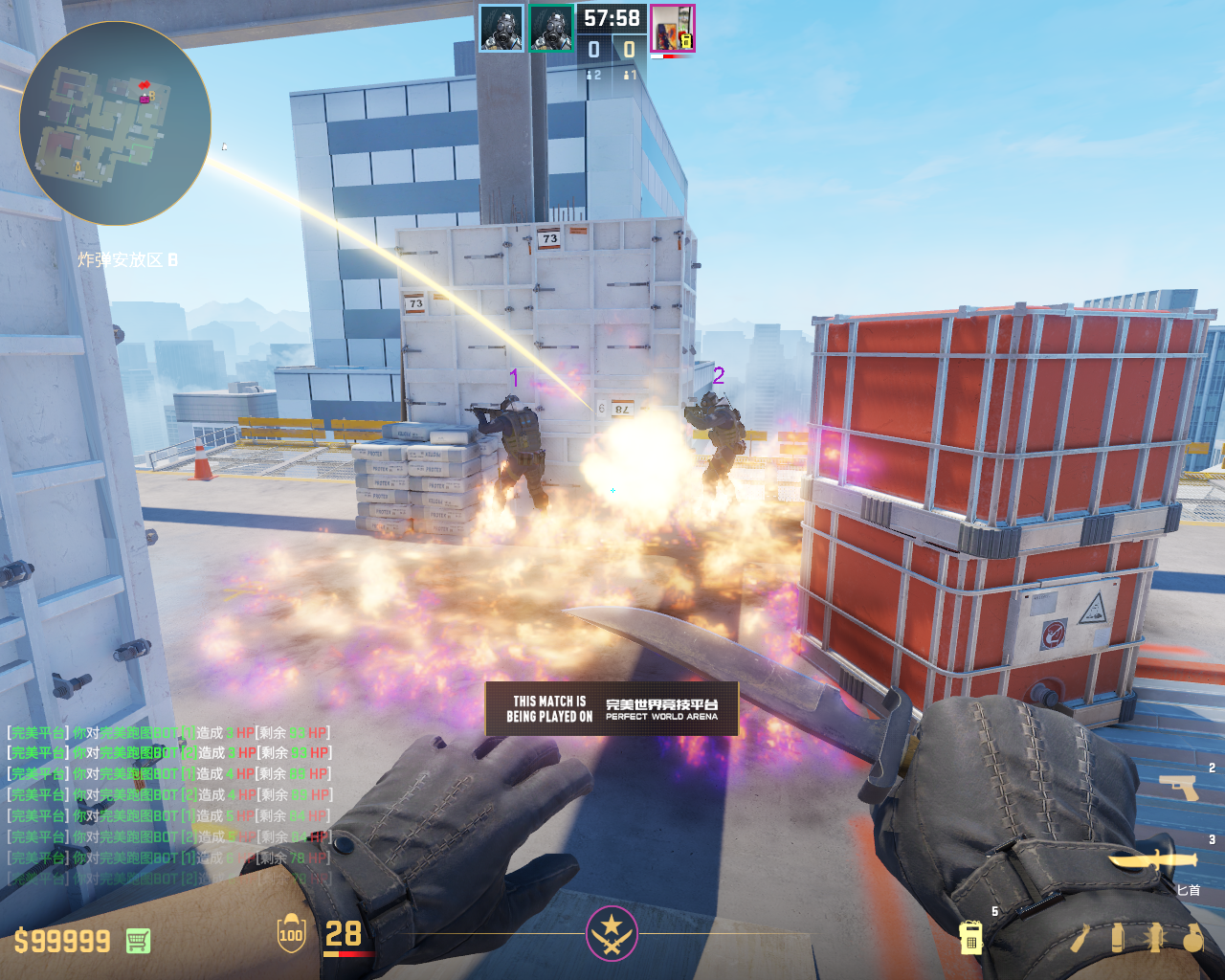Click the magenta-bordered terrorist player avatar
The height and width of the screenshot is (980, 1225).
(x=672, y=28)
